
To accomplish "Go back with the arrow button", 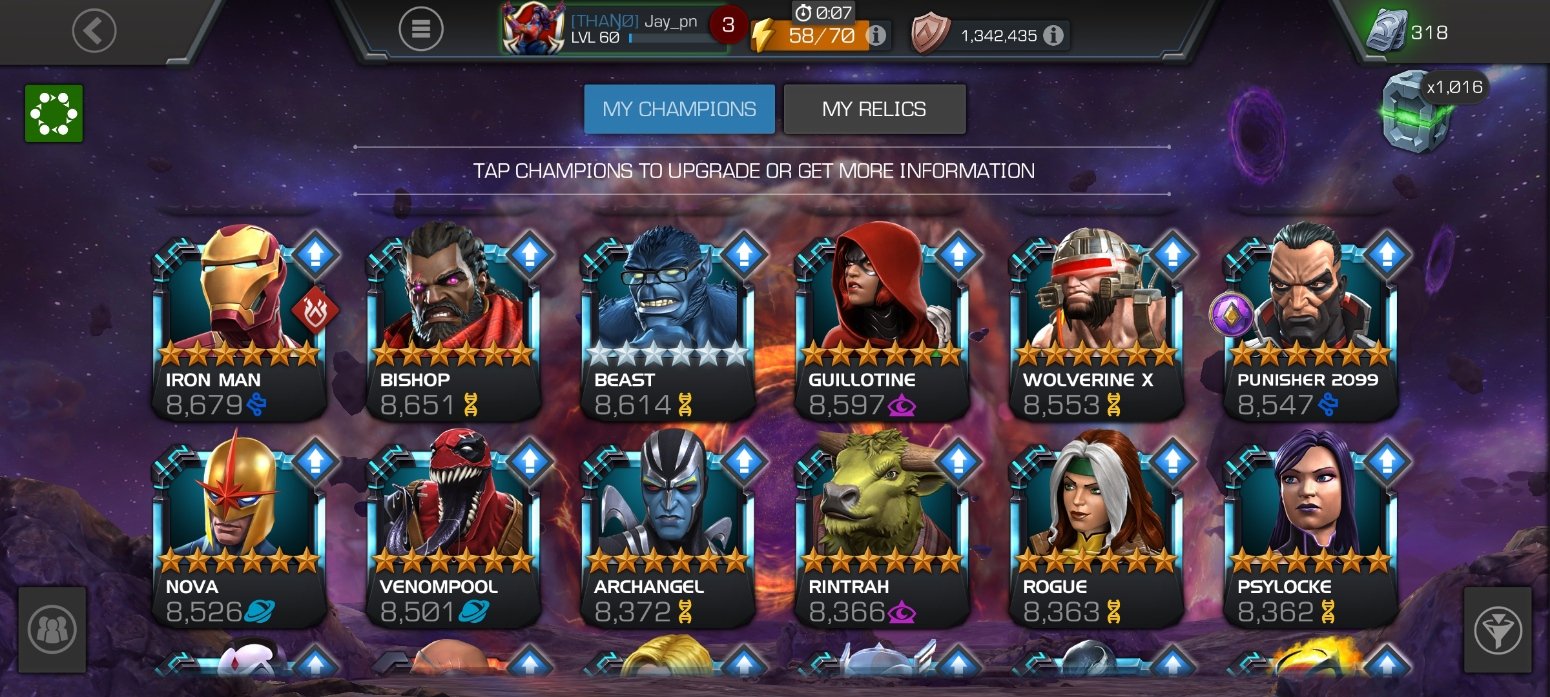I will (94, 31).
